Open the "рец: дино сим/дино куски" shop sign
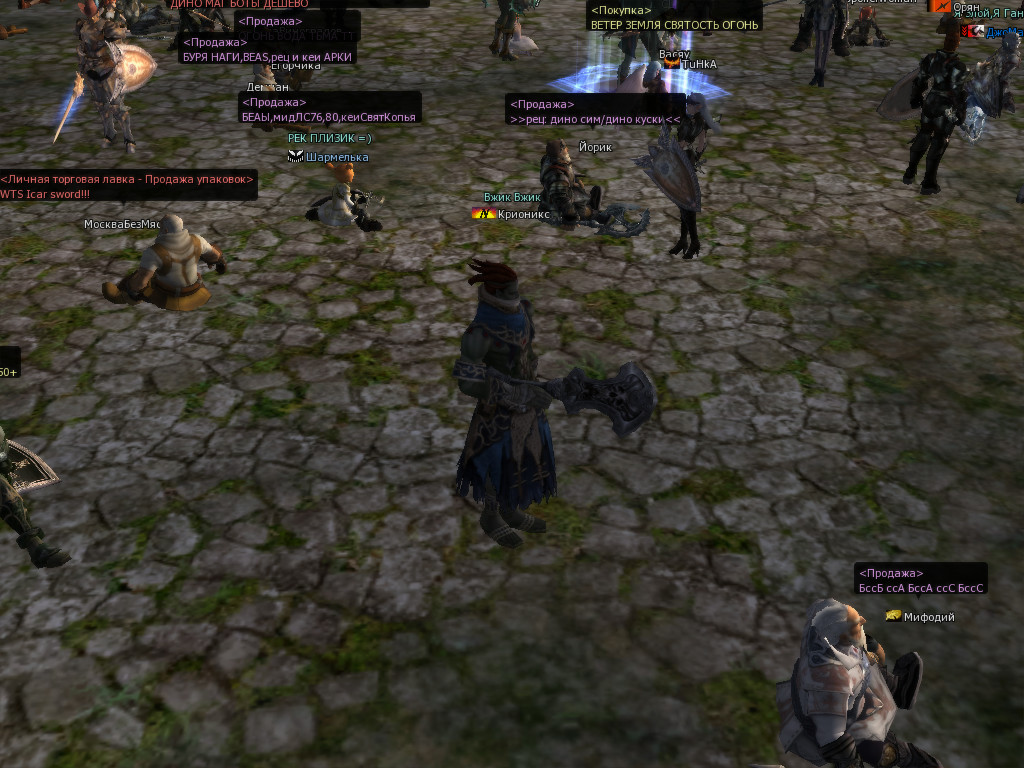 594,119
